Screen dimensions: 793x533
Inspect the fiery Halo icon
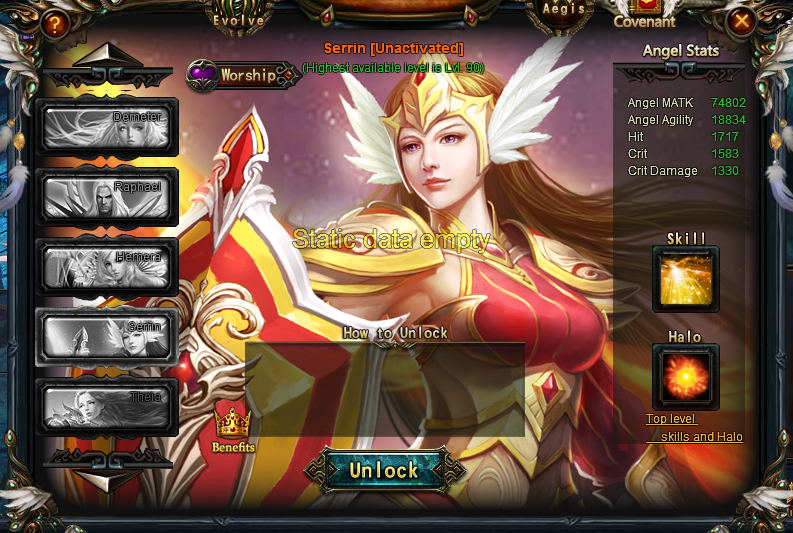(x=686, y=377)
